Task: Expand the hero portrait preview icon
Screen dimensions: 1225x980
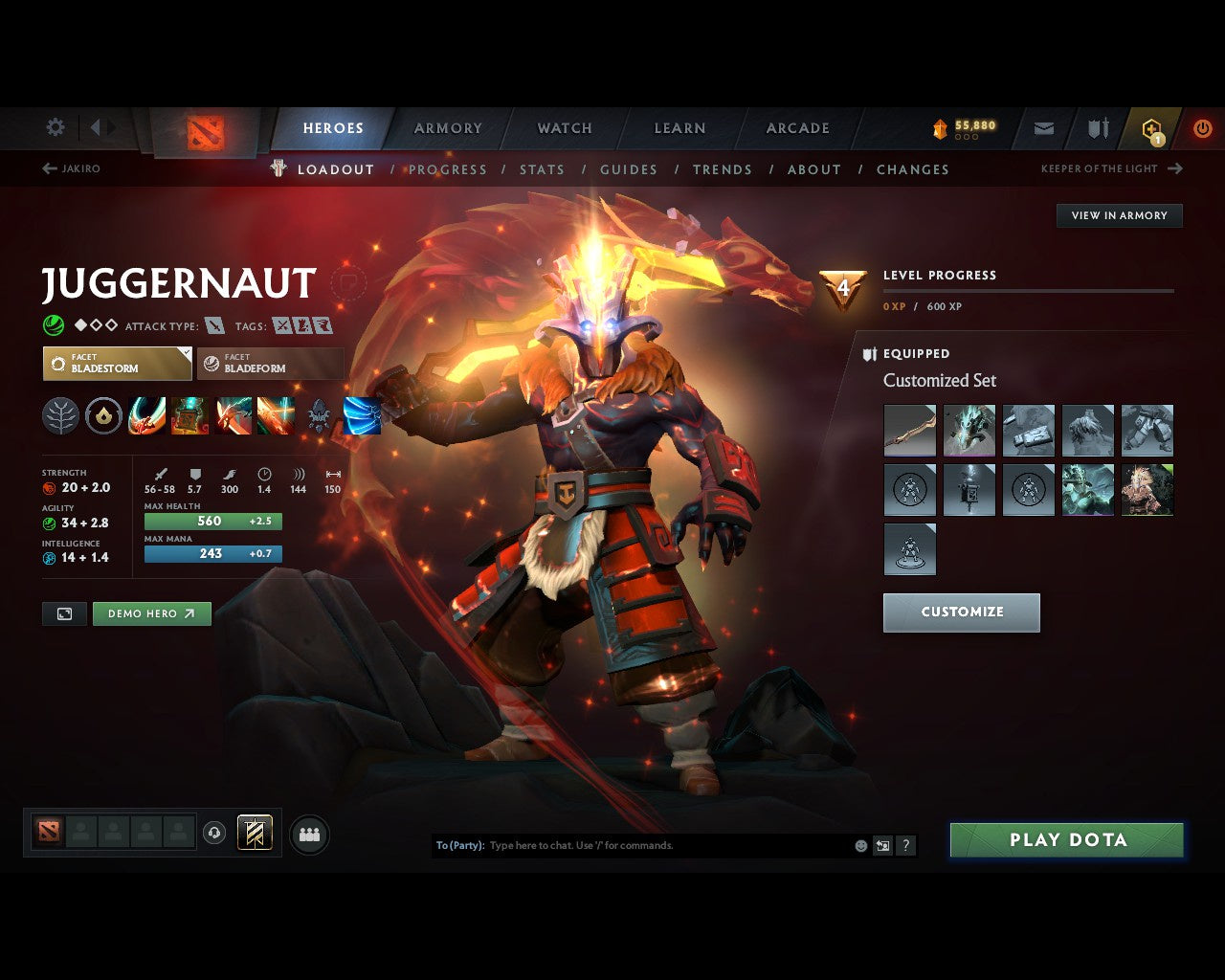Action: point(63,613)
